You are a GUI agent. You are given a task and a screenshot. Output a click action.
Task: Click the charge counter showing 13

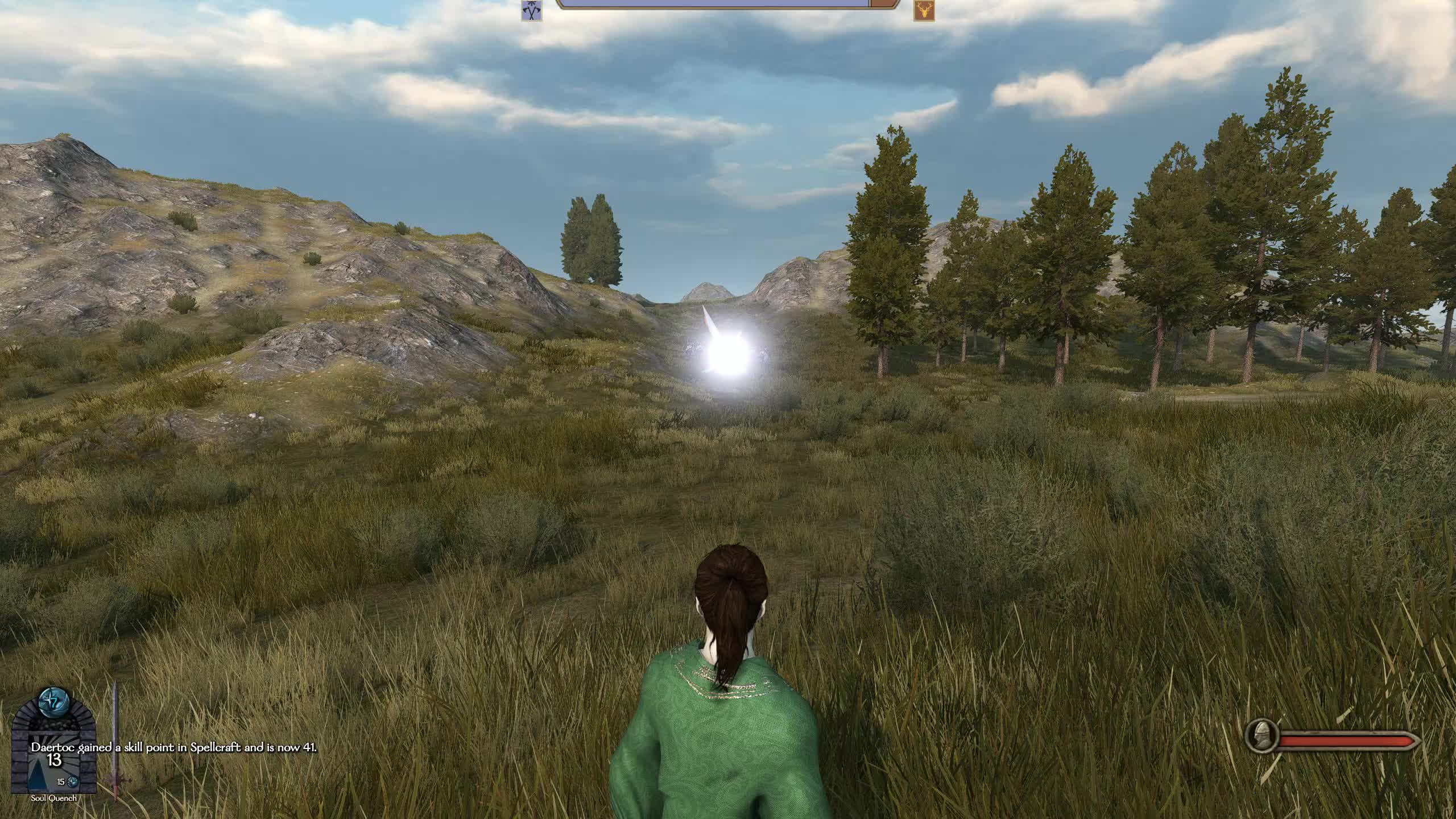tap(55, 759)
